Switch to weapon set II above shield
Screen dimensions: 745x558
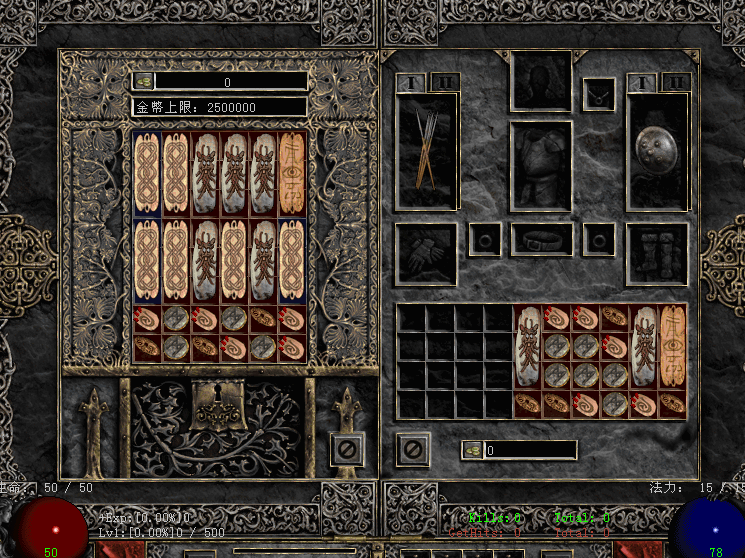pos(675,82)
